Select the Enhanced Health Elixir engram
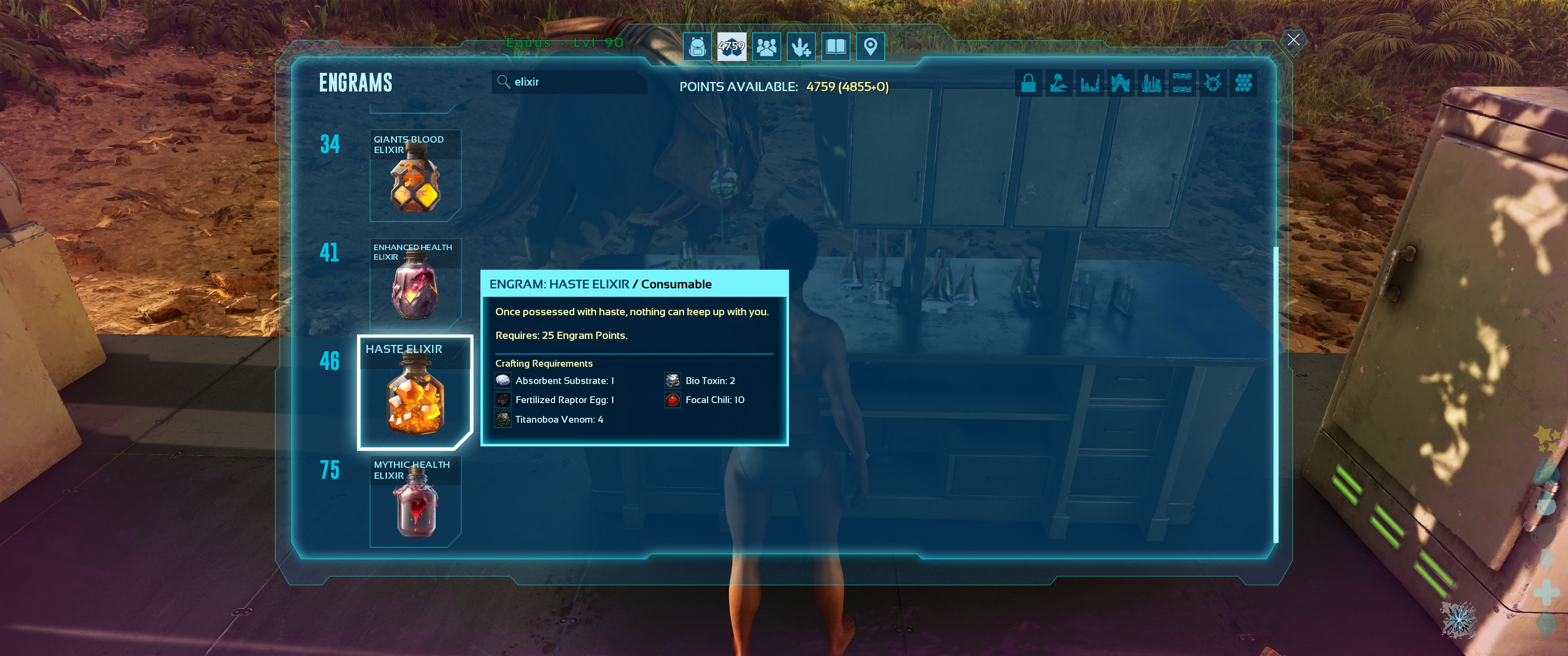Image resolution: width=1568 pixels, height=656 pixels. pyautogui.click(x=415, y=283)
